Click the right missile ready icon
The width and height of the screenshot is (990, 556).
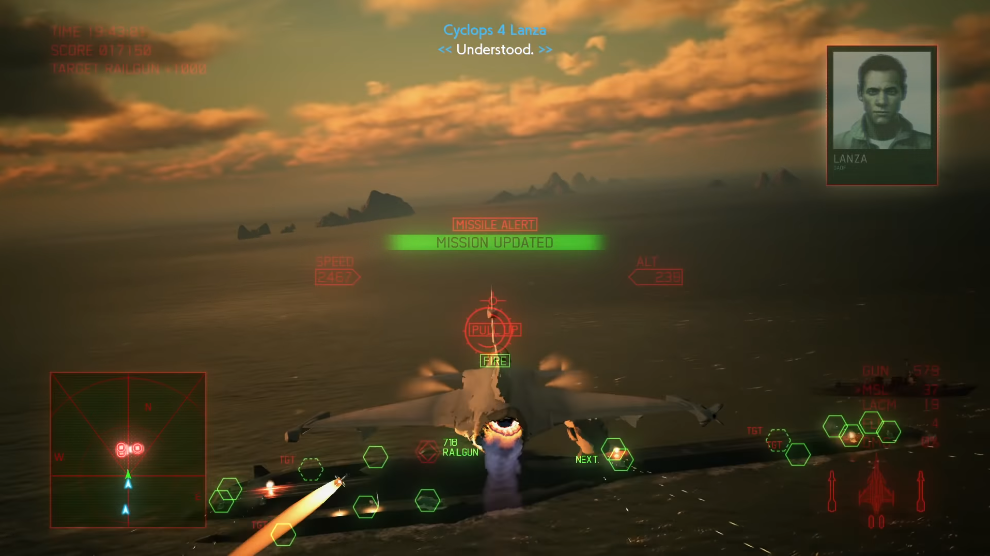pyautogui.click(x=920, y=492)
